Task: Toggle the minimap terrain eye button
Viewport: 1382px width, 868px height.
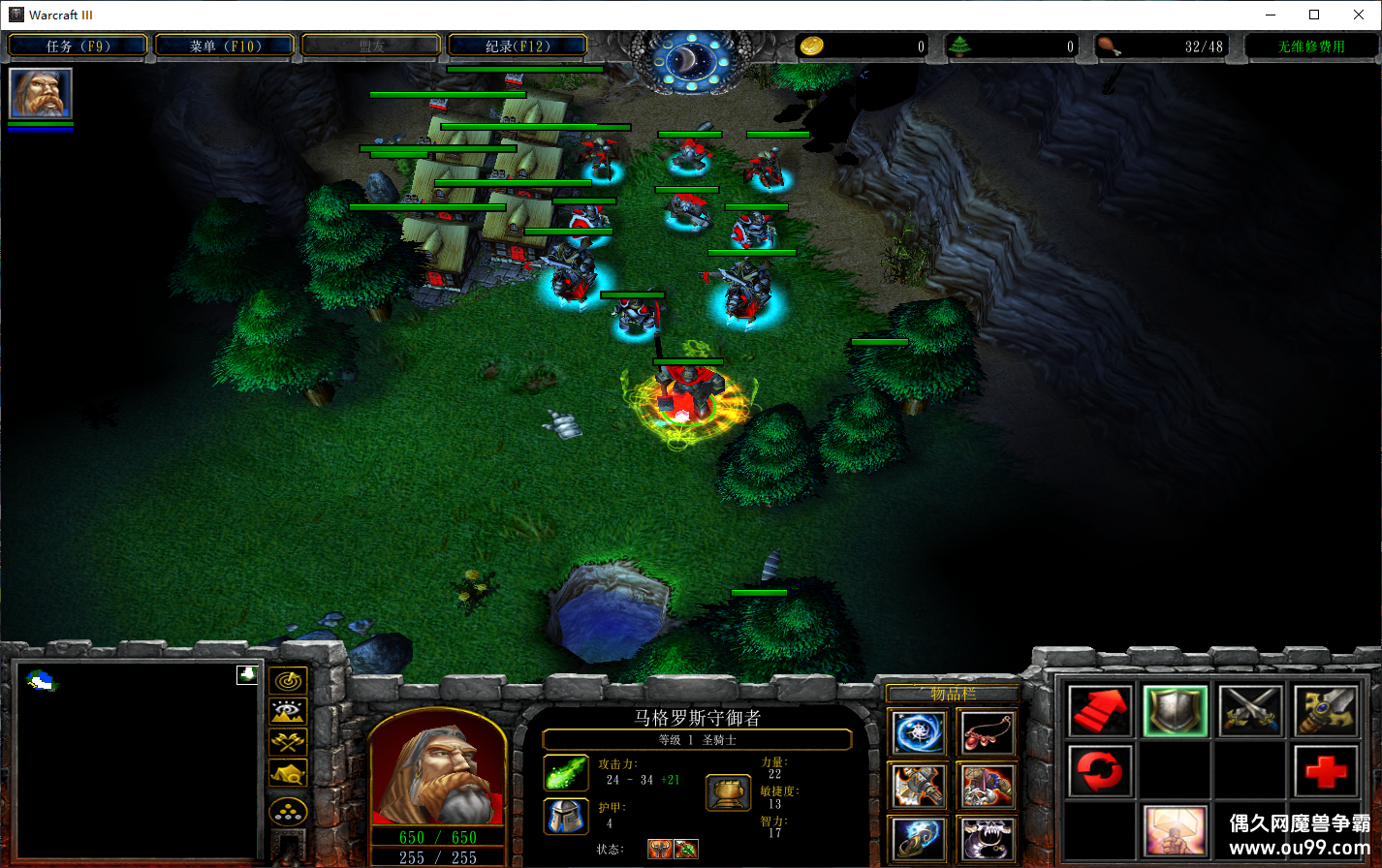Action: (x=288, y=712)
